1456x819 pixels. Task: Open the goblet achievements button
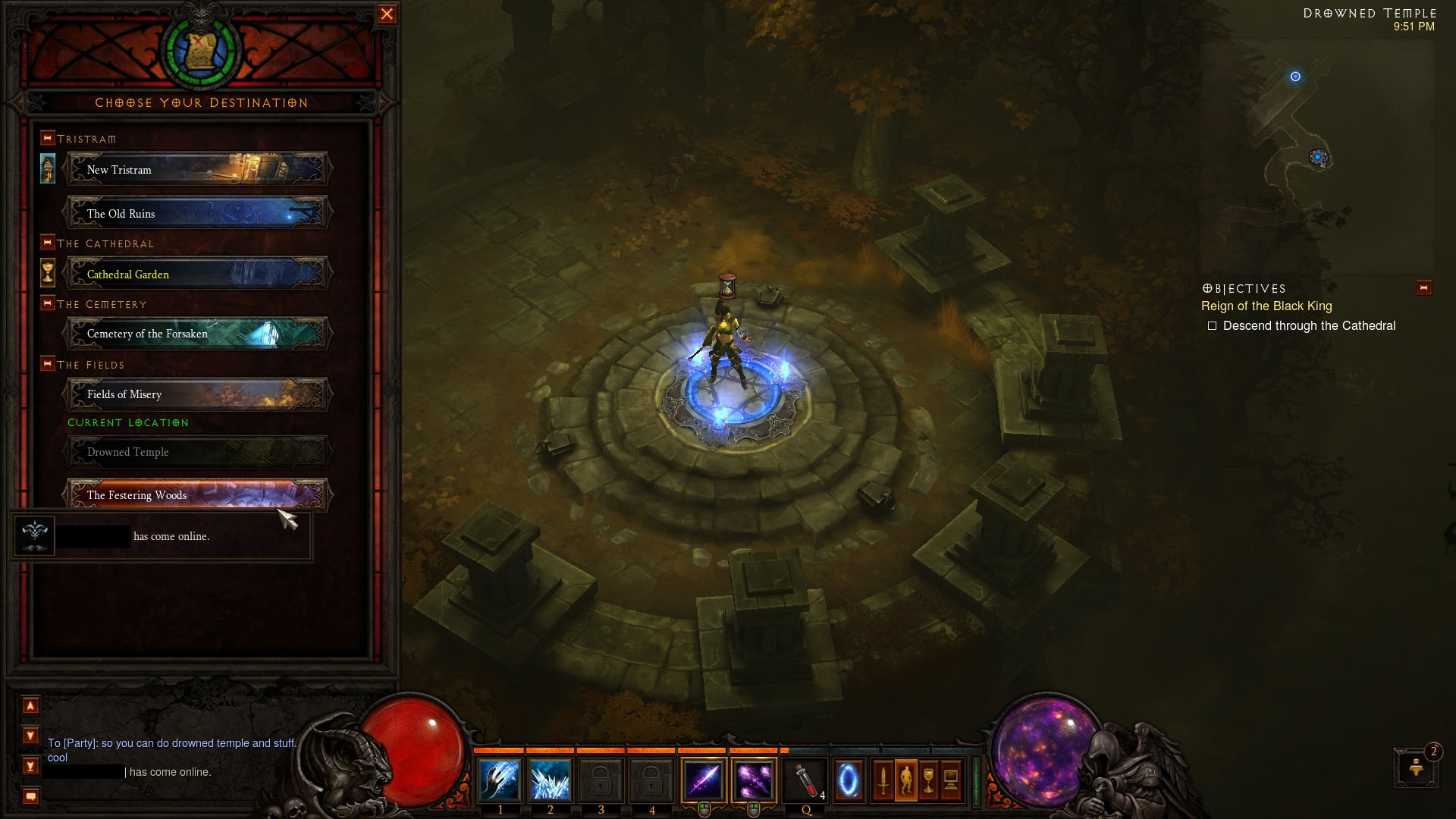(928, 780)
